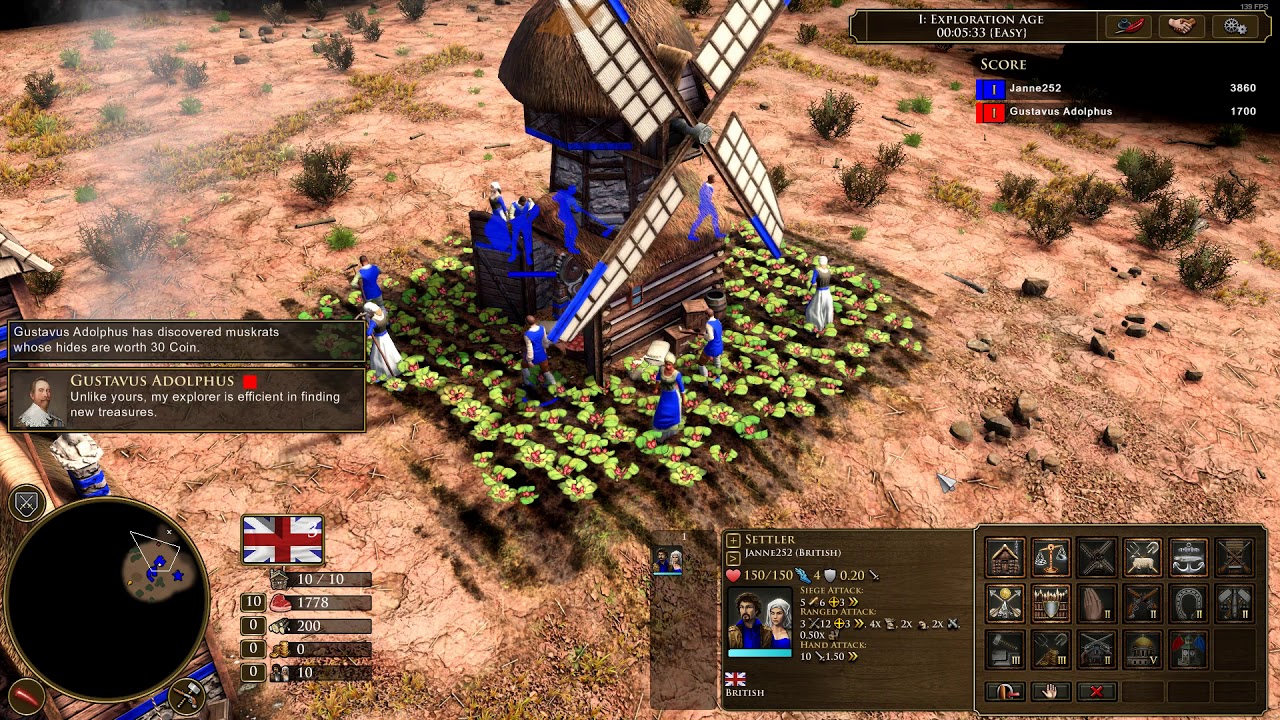The width and height of the screenshot is (1280, 720).
Task: Click the garrison command button
Action: pos(1004,691)
